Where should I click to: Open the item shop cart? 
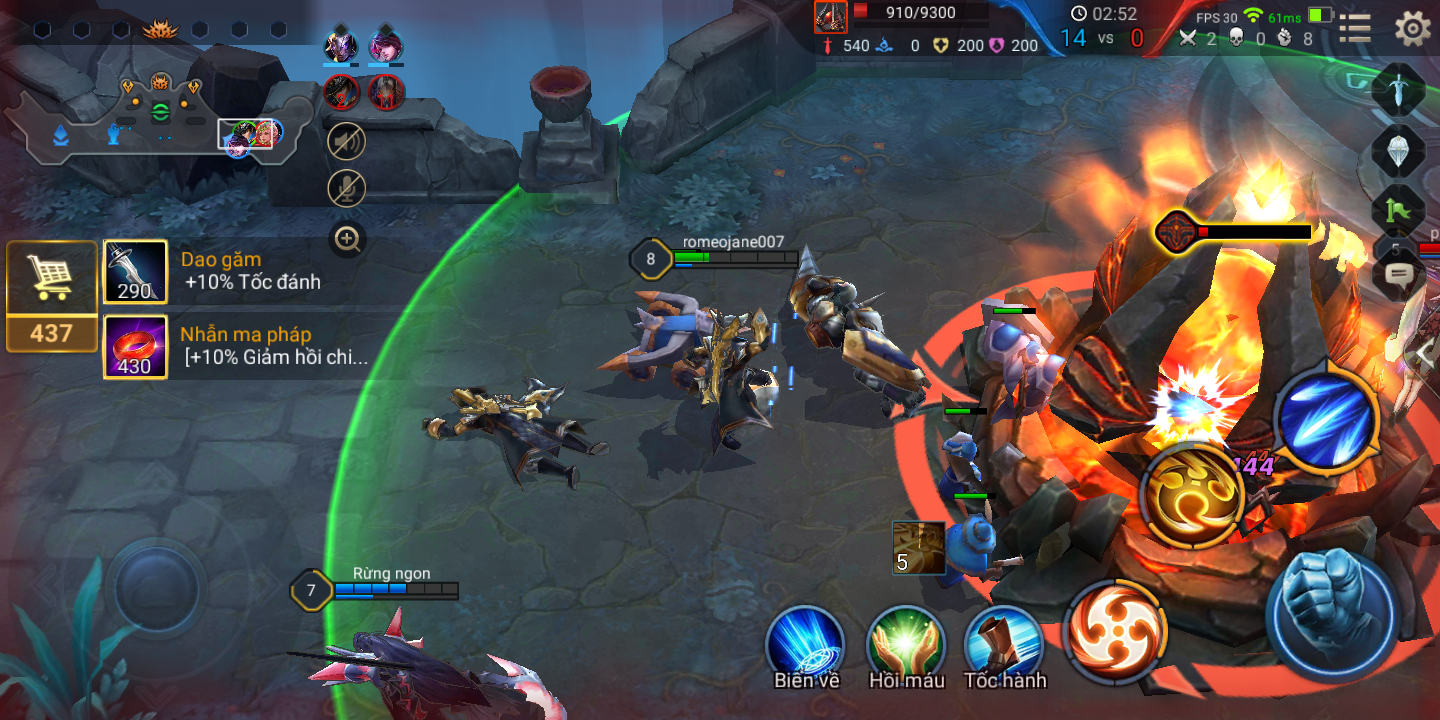[x=52, y=280]
